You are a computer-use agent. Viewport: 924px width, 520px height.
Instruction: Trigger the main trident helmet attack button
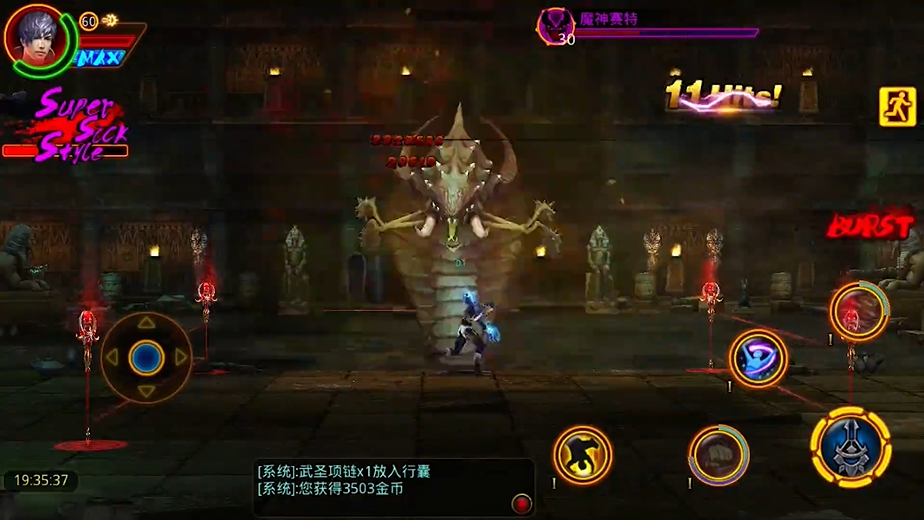click(x=850, y=446)
